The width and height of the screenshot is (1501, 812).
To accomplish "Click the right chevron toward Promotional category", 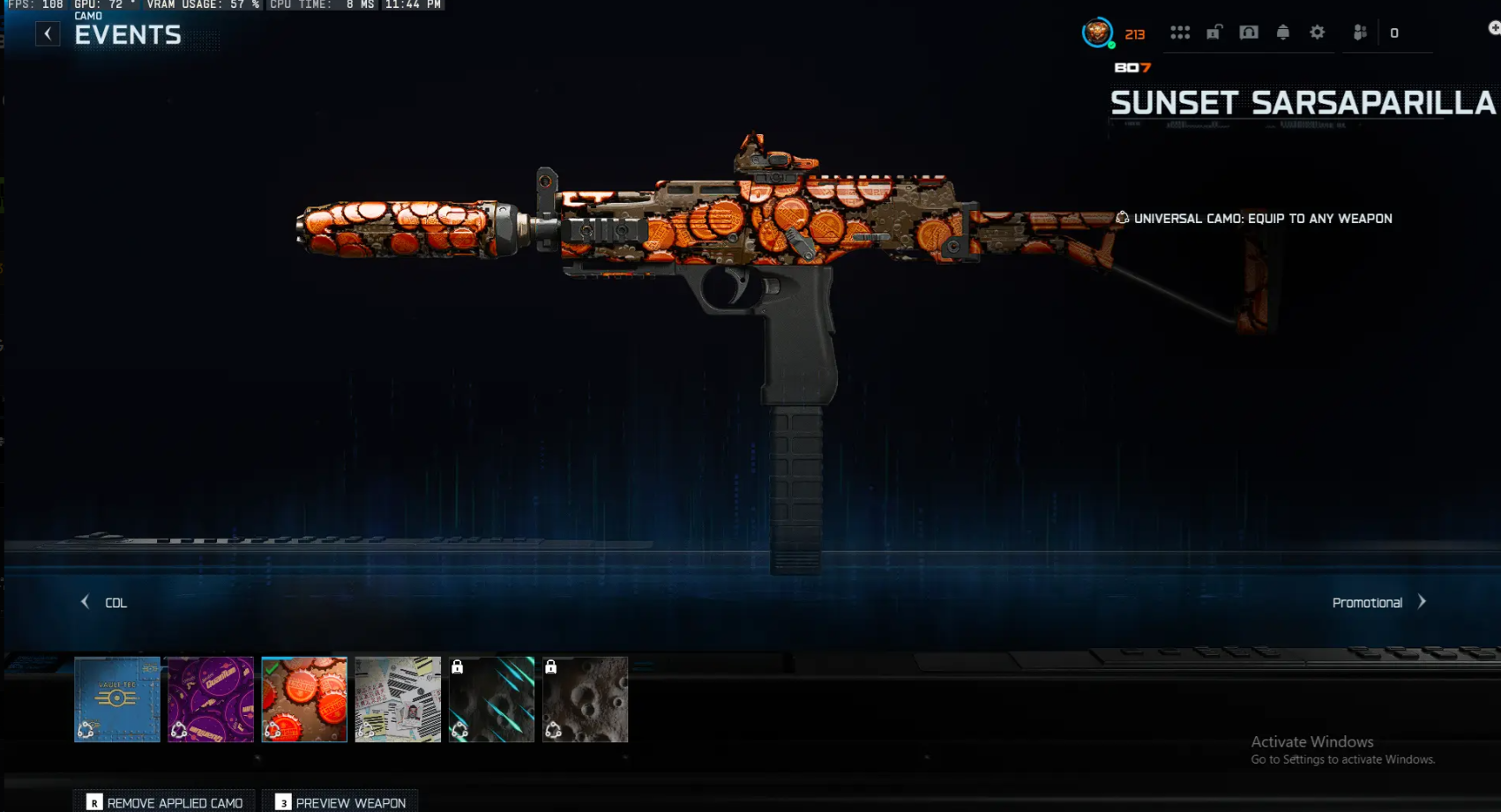I will coord(1423,601).
